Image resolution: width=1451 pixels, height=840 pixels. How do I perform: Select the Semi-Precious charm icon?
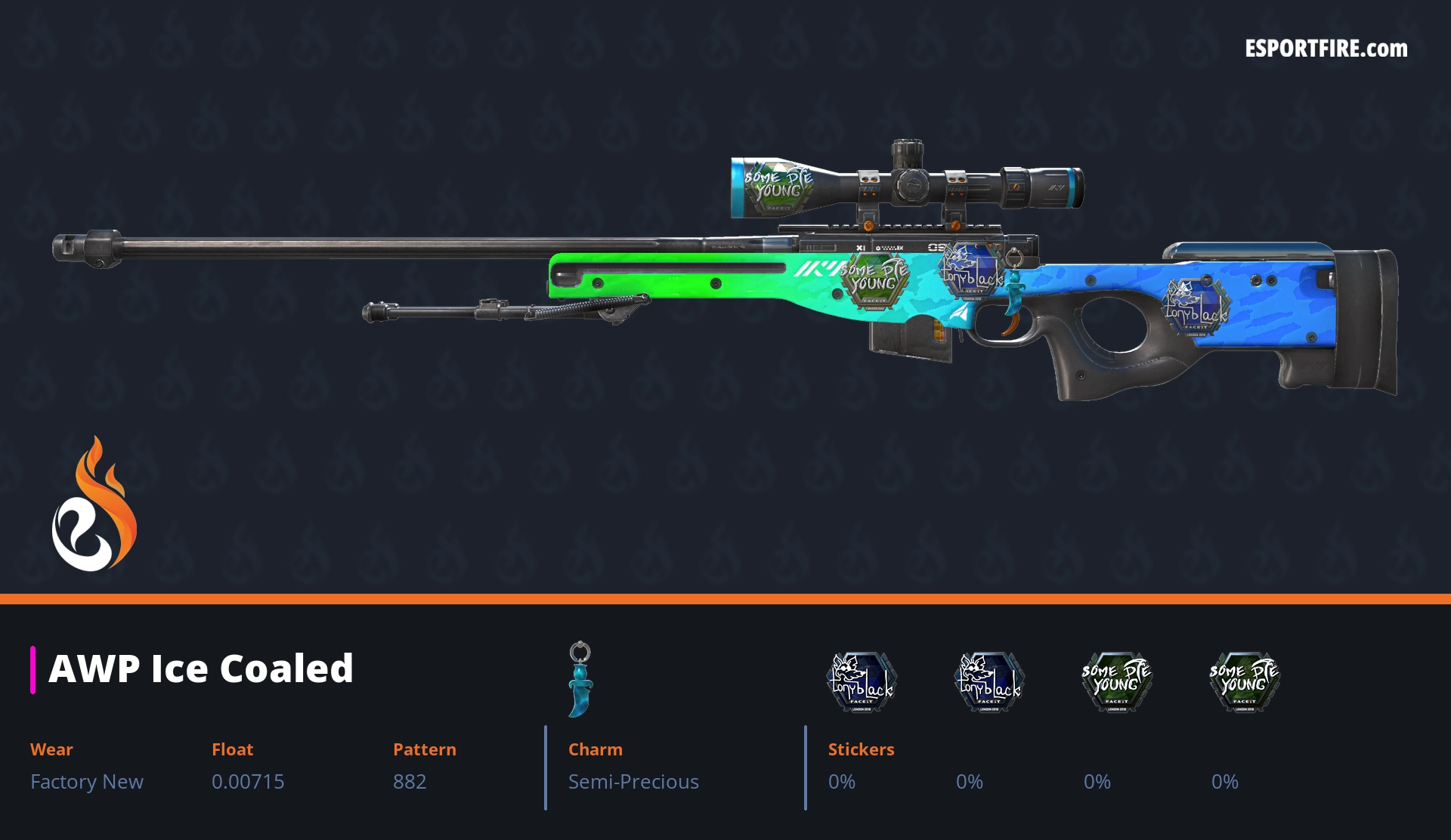click(x=580, y=678)
